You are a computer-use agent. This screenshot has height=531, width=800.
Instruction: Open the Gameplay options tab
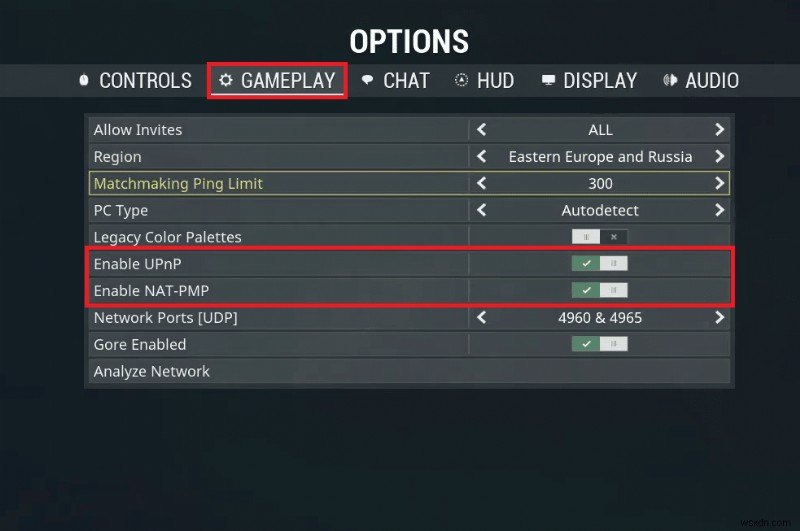[278, 81]
